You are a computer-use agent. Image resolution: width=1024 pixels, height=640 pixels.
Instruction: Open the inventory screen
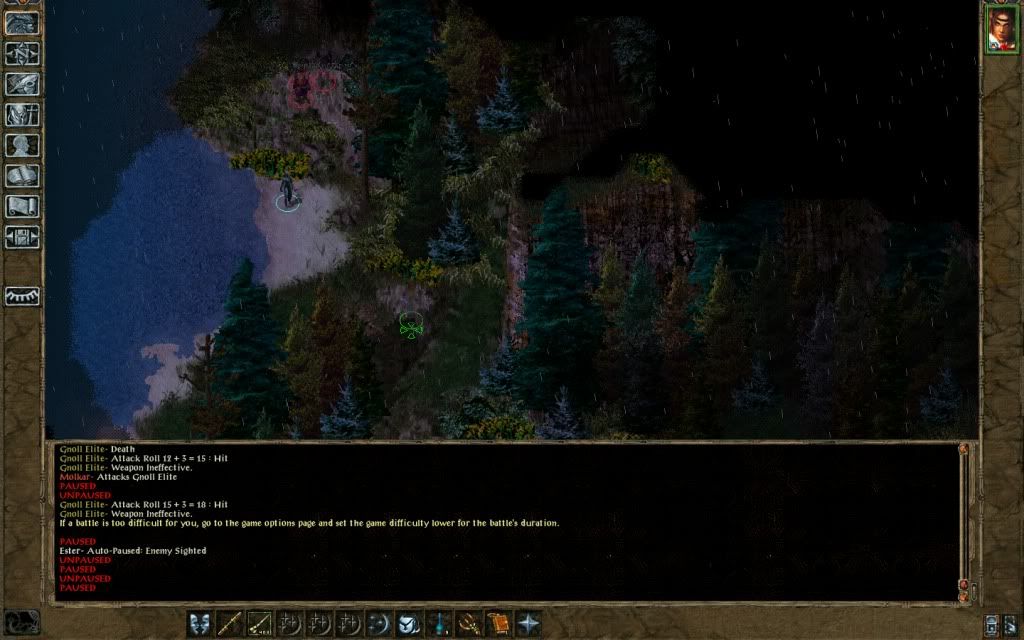(22, 114)
